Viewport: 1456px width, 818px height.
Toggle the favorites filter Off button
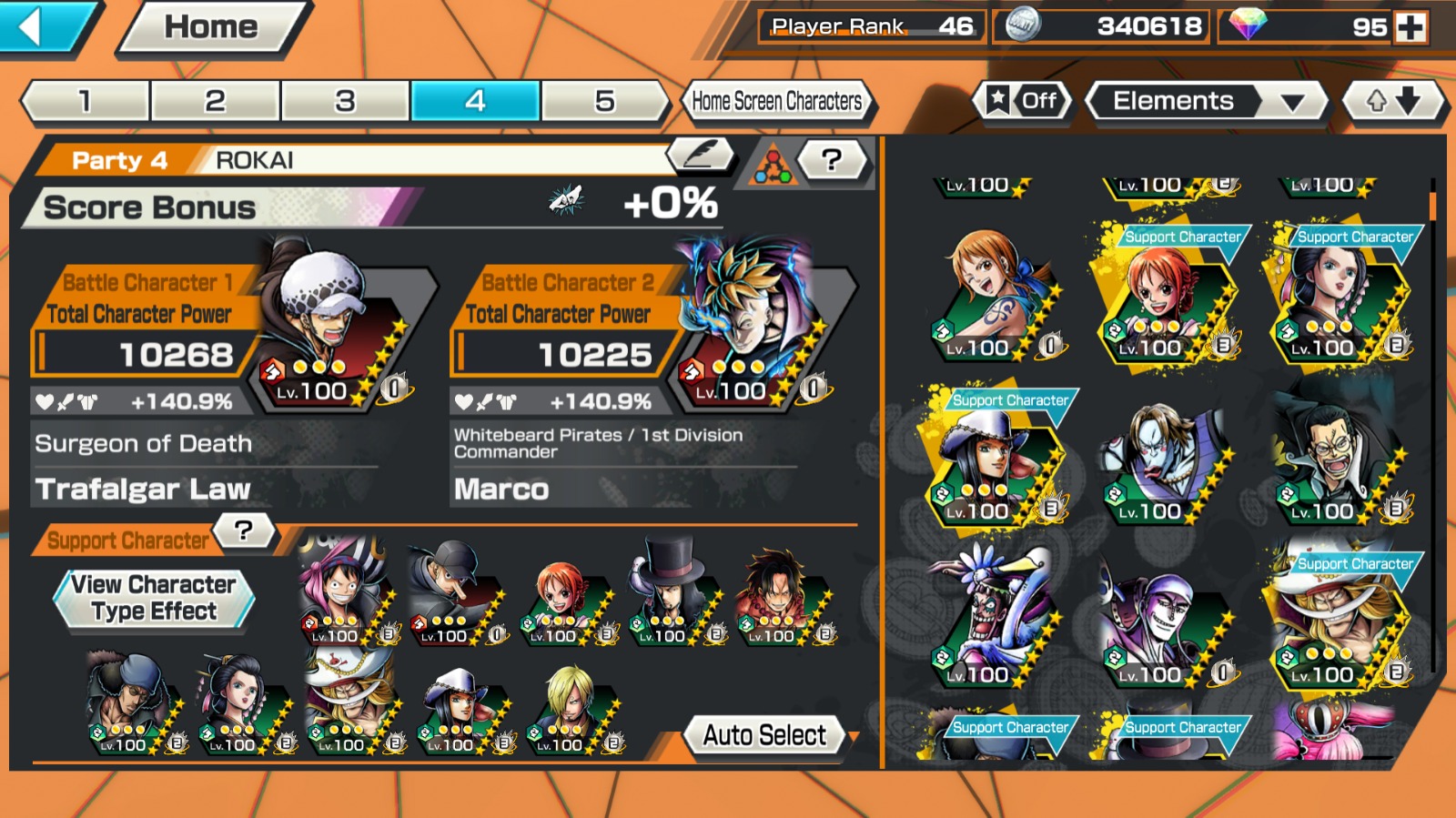[1024, 101]
